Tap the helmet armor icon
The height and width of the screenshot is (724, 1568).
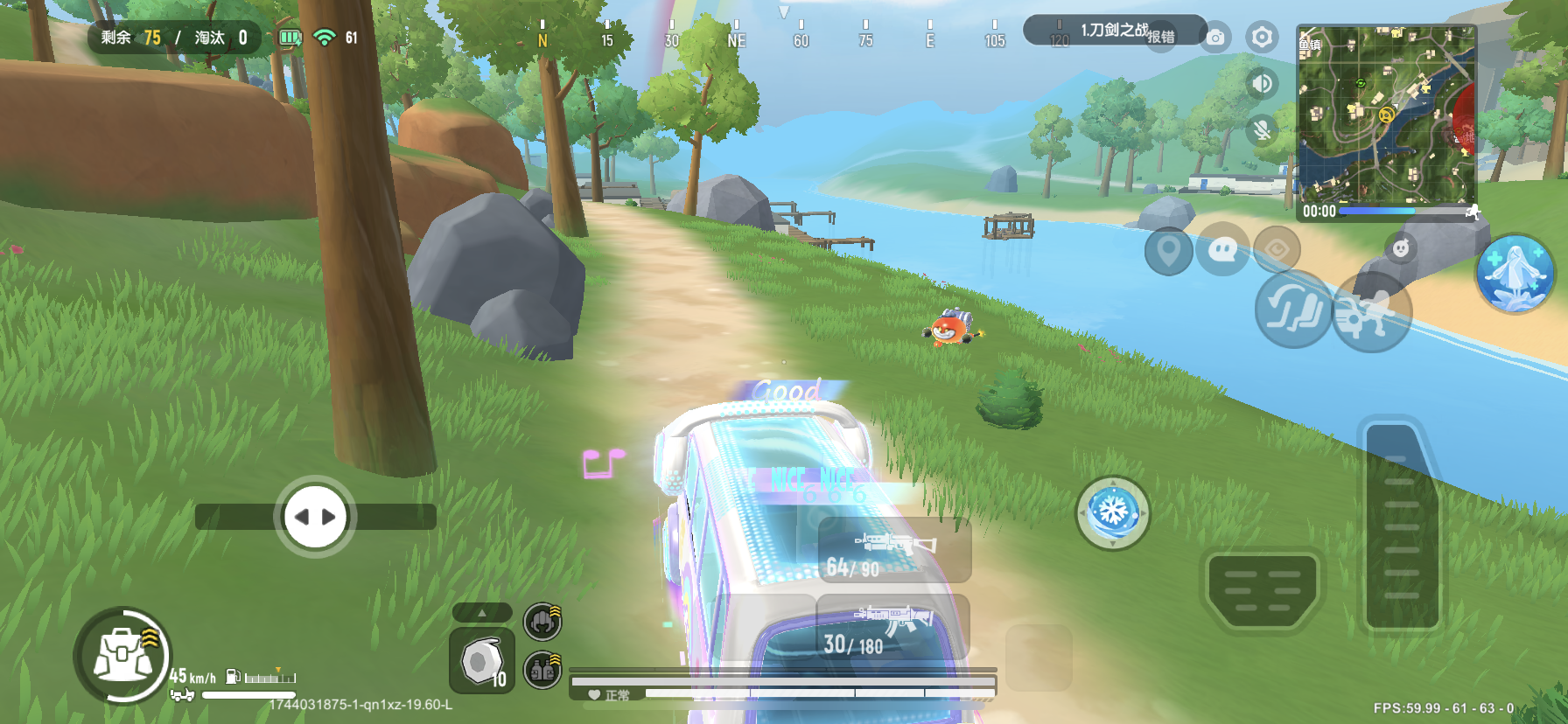[542, 622]
